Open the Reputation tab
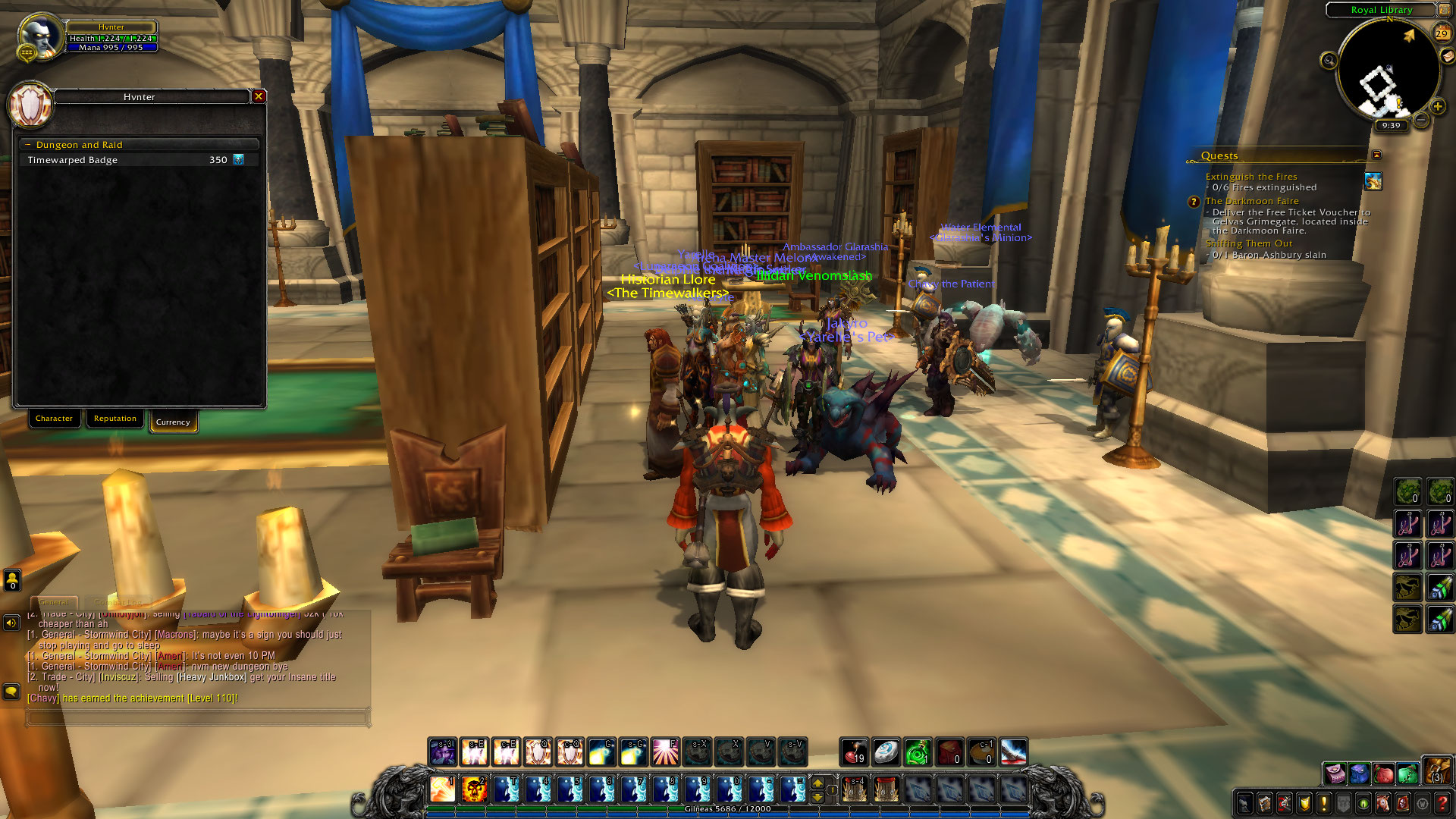Viewport: 1456px width, 819px height. click(x=115, y=419)
